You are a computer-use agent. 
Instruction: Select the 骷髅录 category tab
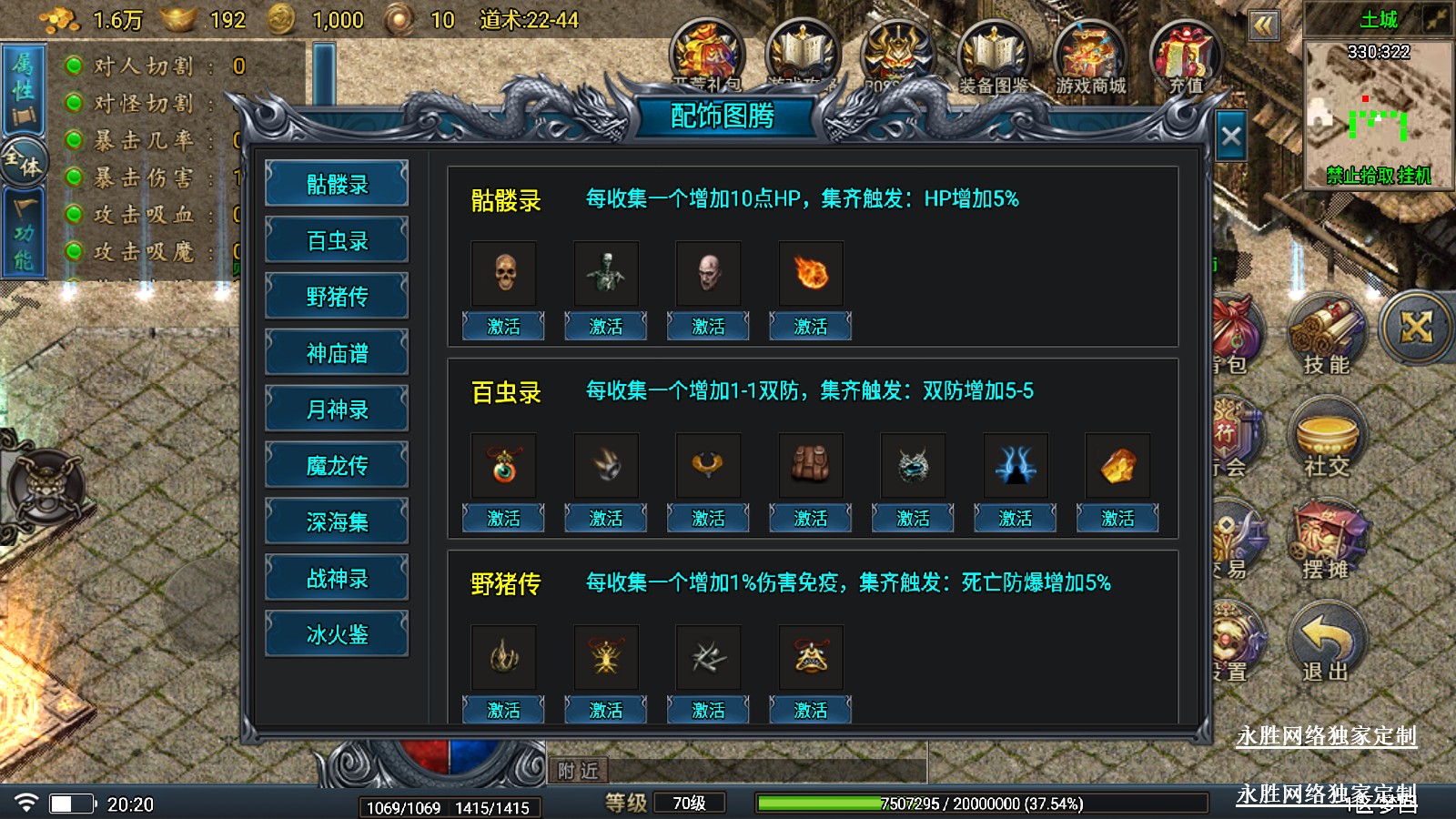coord(337,184)
